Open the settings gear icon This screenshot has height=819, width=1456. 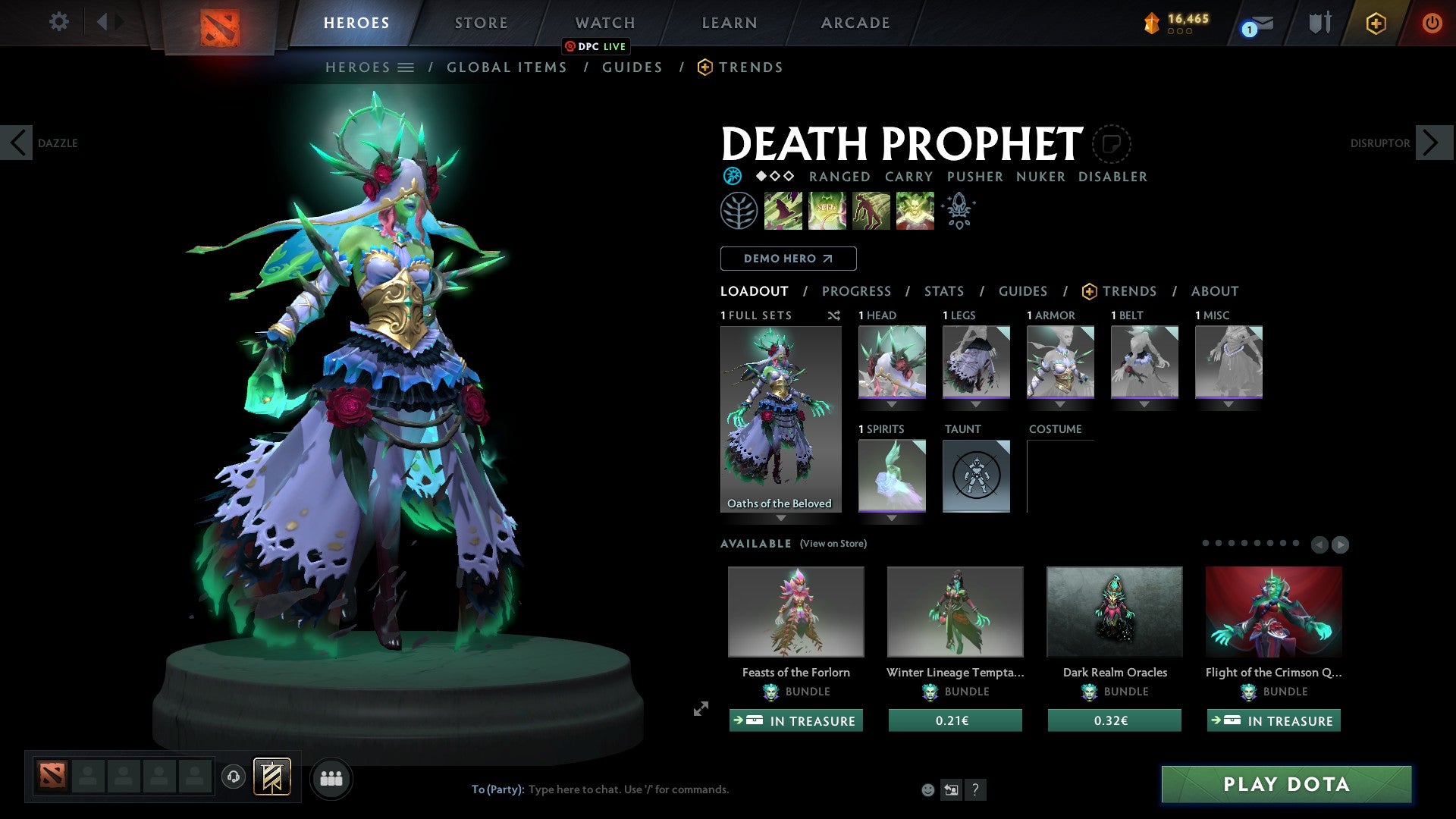58,22
